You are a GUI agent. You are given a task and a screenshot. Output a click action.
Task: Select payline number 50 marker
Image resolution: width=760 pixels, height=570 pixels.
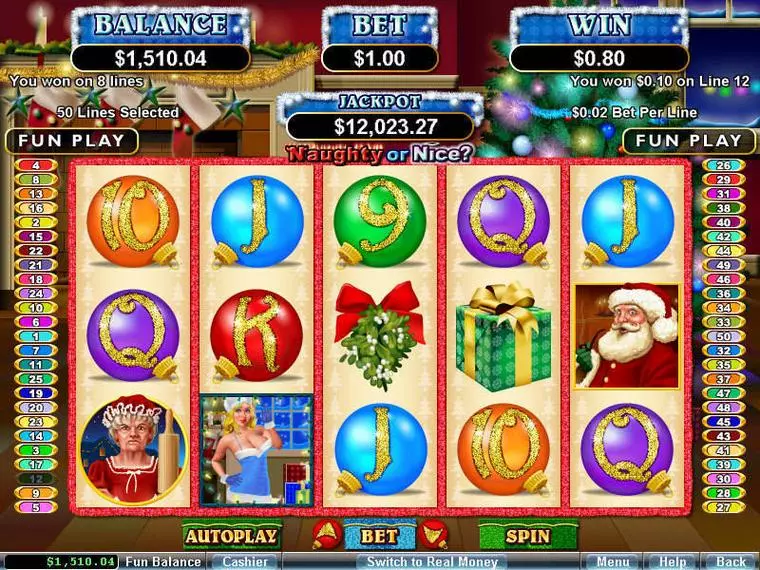click(723, 337)
